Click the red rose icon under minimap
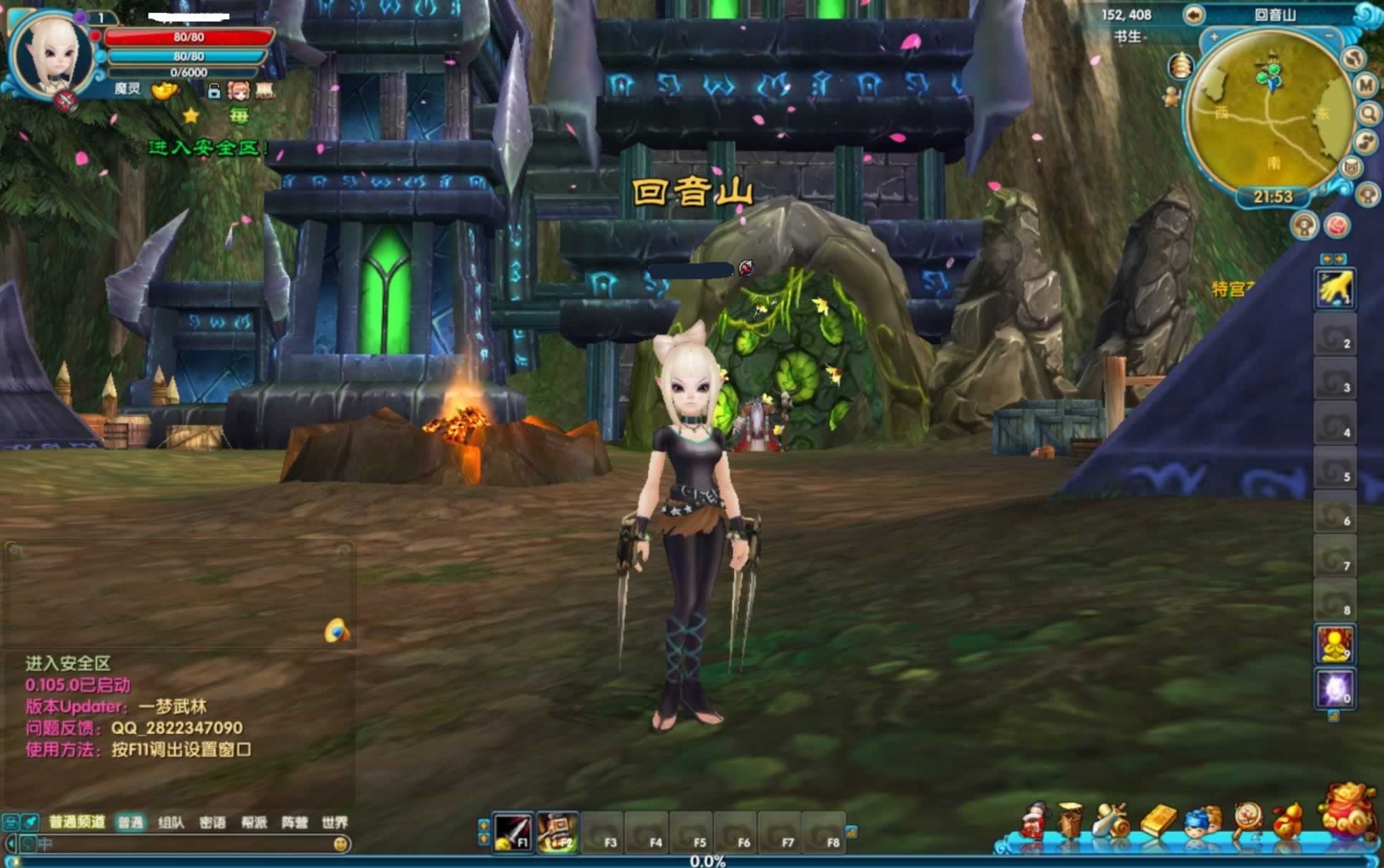This screenshot has width=1384, height=868. tap(1336, 226)
